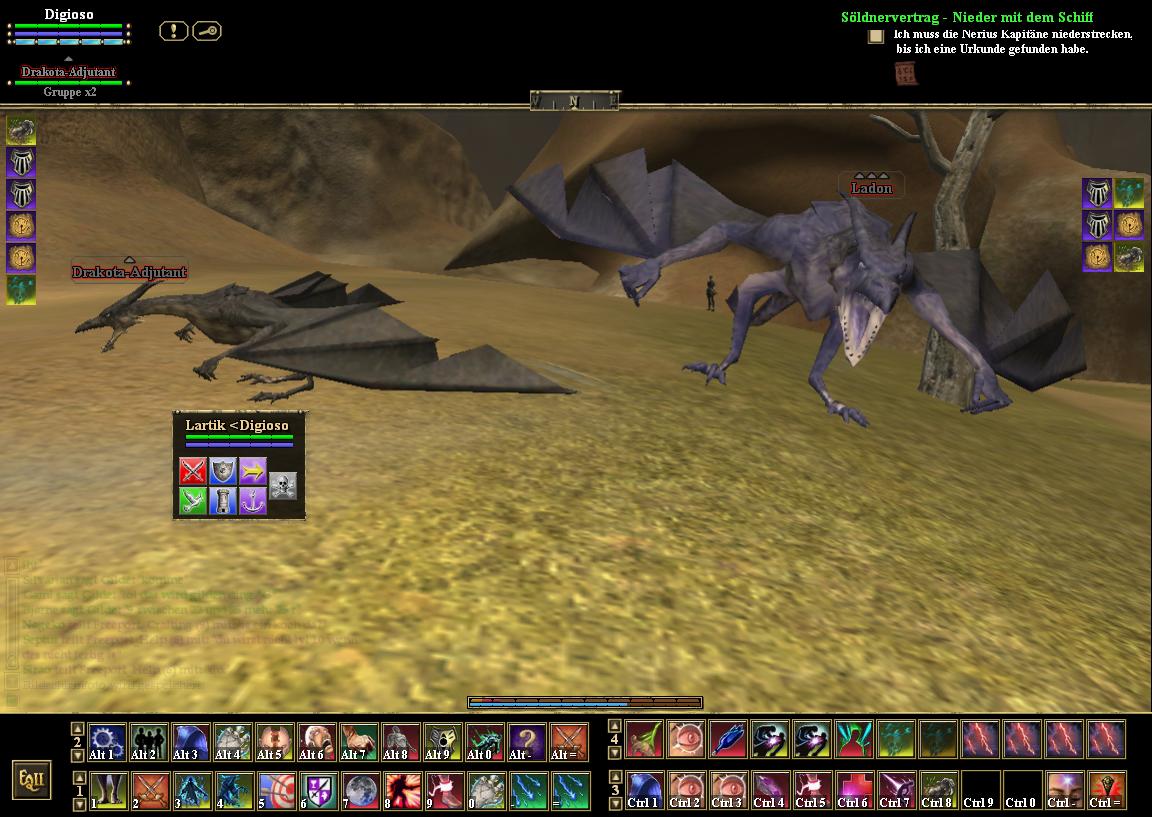Viewport: 1152px width, 817px height.
Task: Choose the pet's anchor stay command
Action: click(x=252, y=500)
